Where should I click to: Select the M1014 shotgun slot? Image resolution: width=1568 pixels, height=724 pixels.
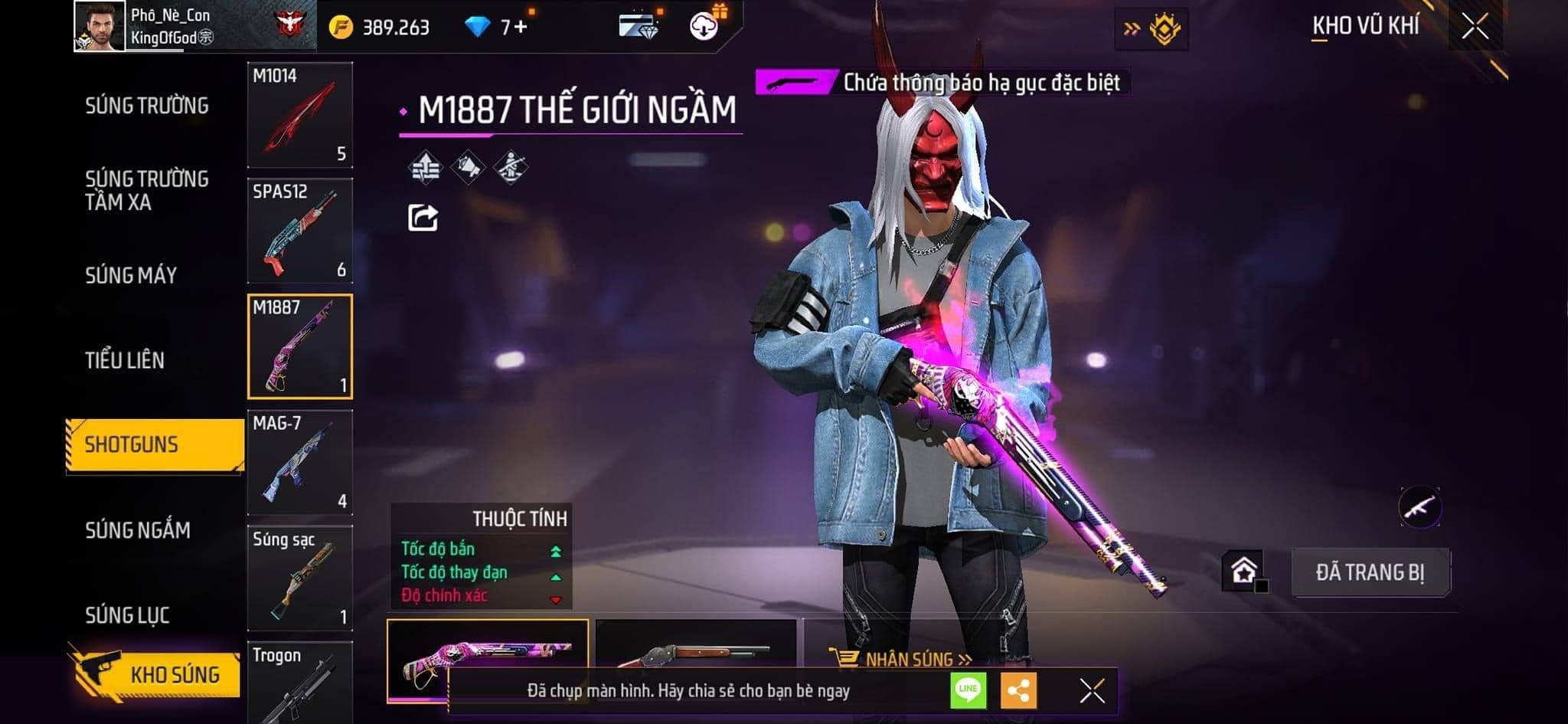coord(299,115)
